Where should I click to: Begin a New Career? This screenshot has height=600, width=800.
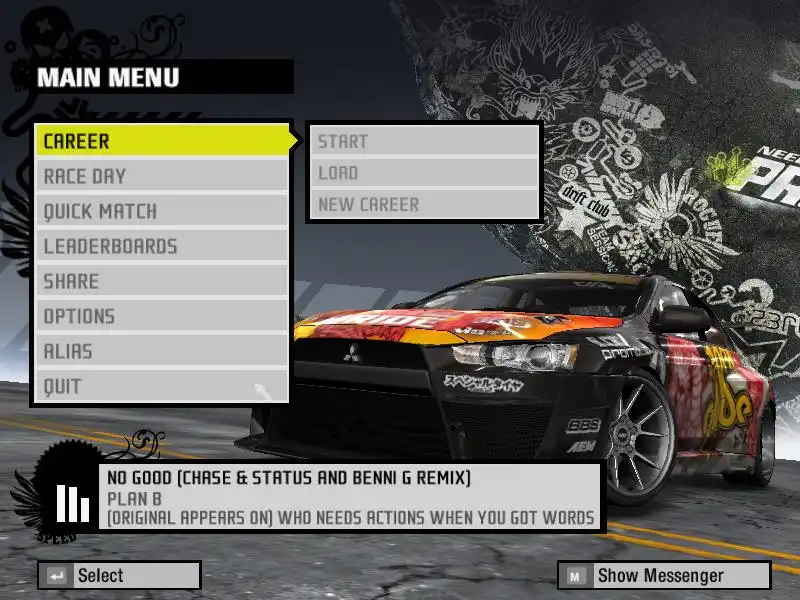(424, 204)
